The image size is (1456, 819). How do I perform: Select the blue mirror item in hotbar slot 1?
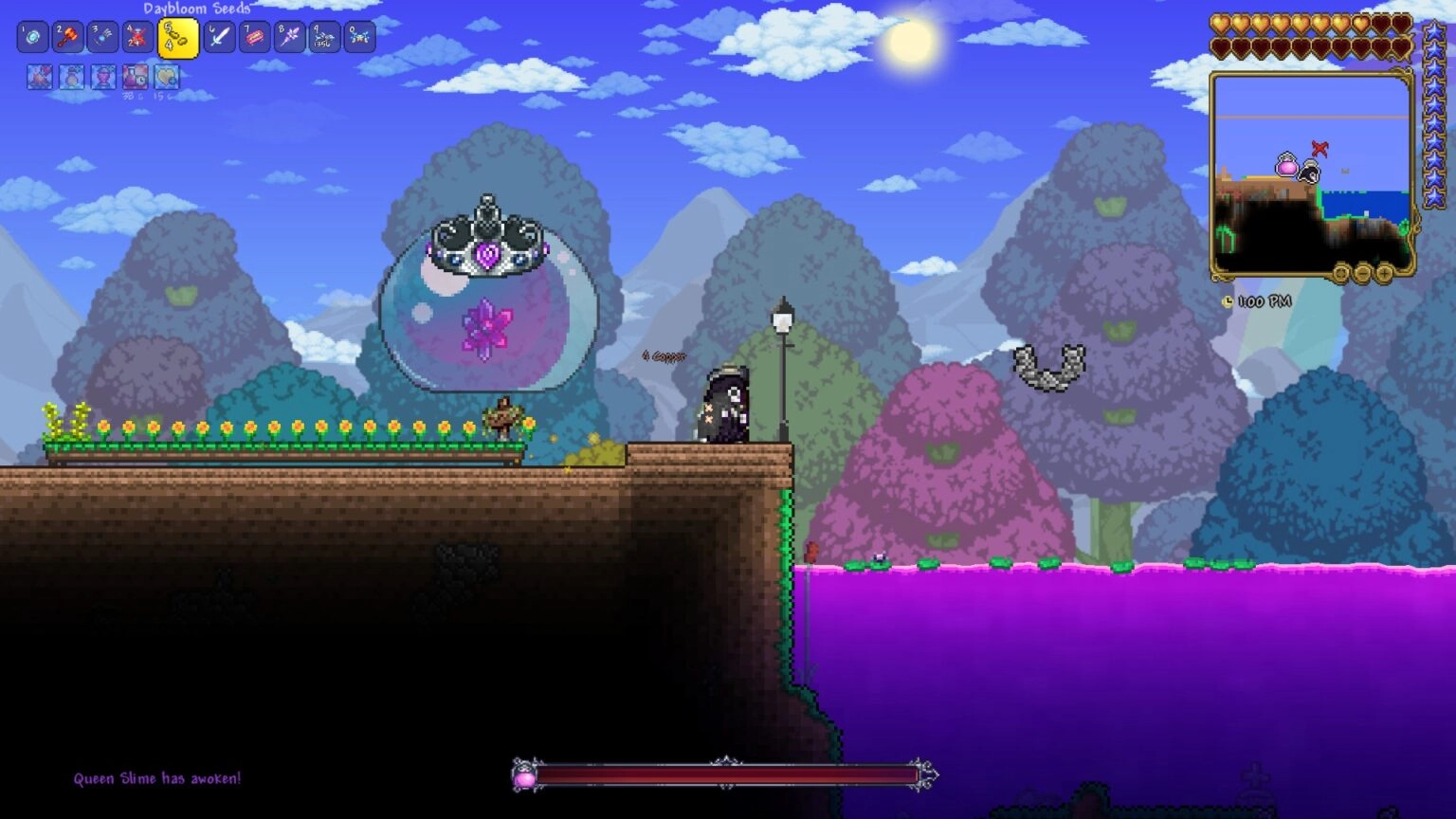33,36
